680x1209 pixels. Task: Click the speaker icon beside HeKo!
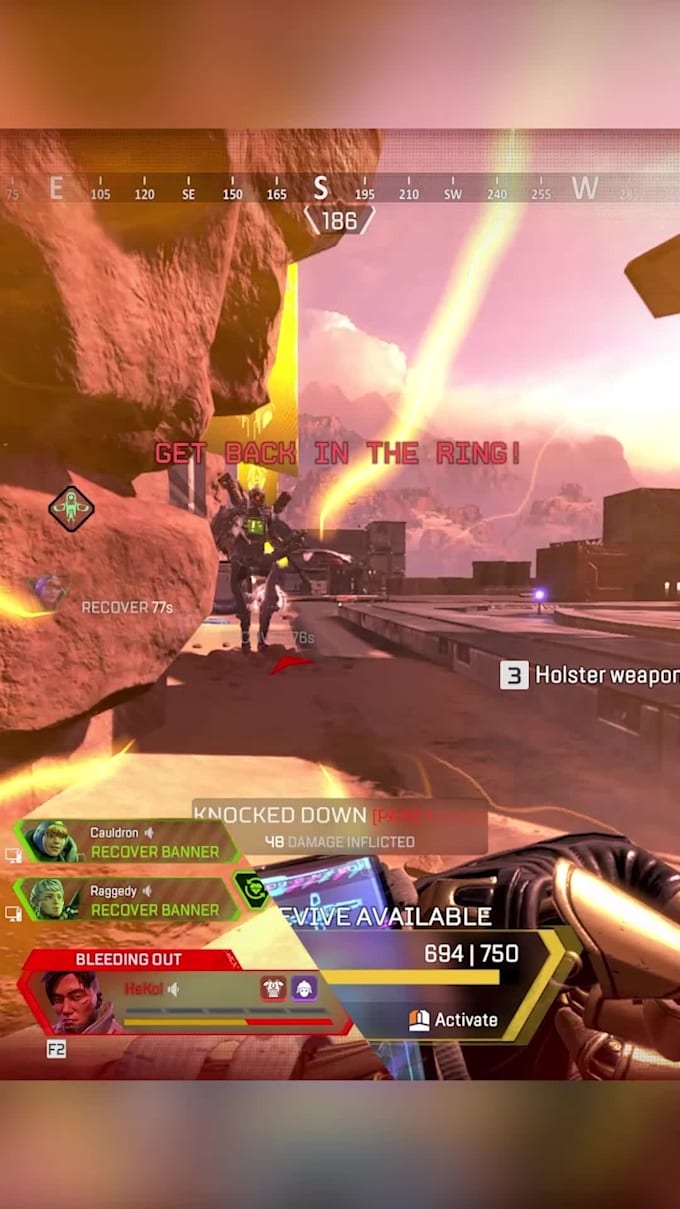[173, 989]
